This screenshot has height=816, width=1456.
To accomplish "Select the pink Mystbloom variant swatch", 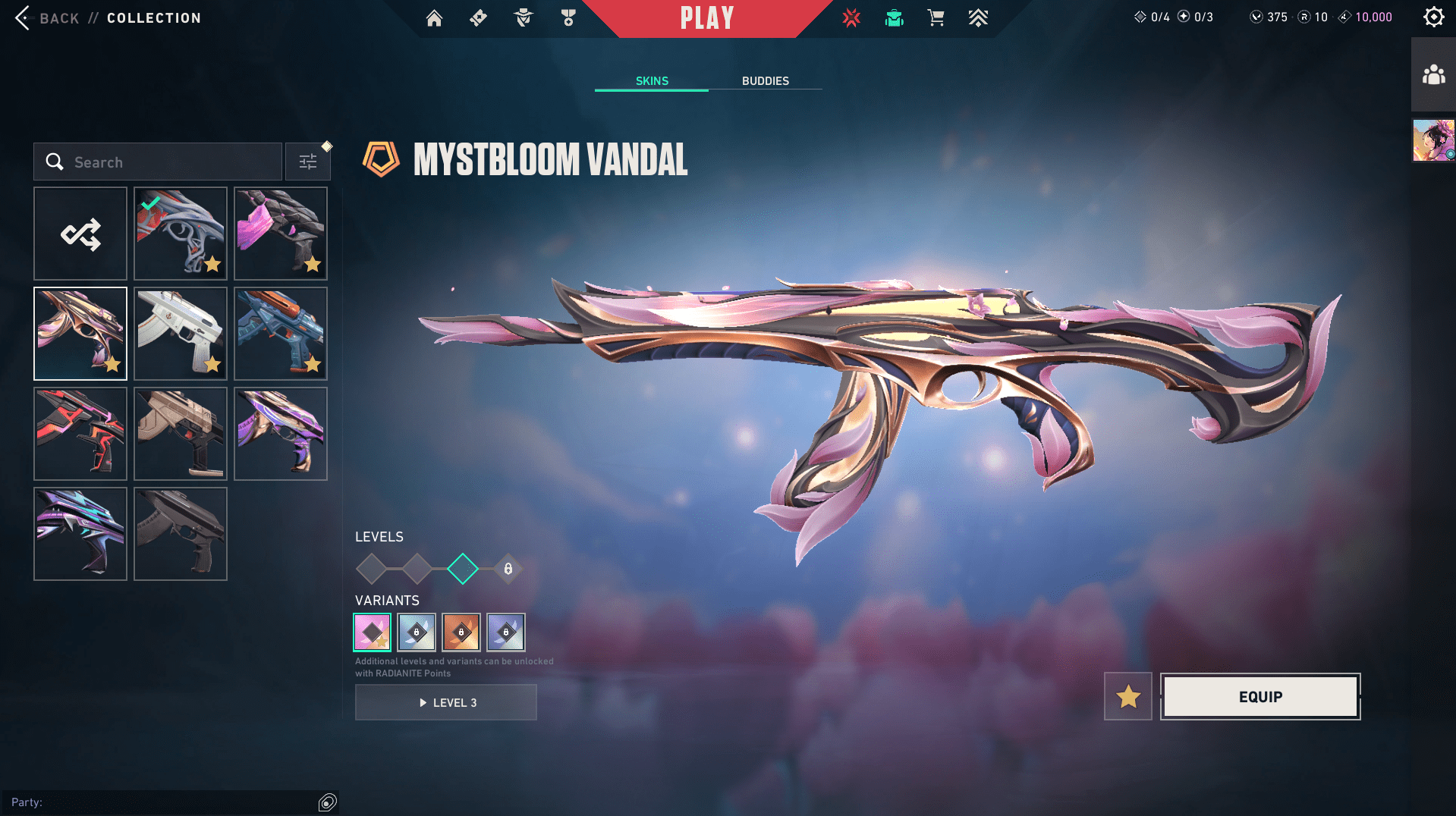I will (x=372, y=632).
